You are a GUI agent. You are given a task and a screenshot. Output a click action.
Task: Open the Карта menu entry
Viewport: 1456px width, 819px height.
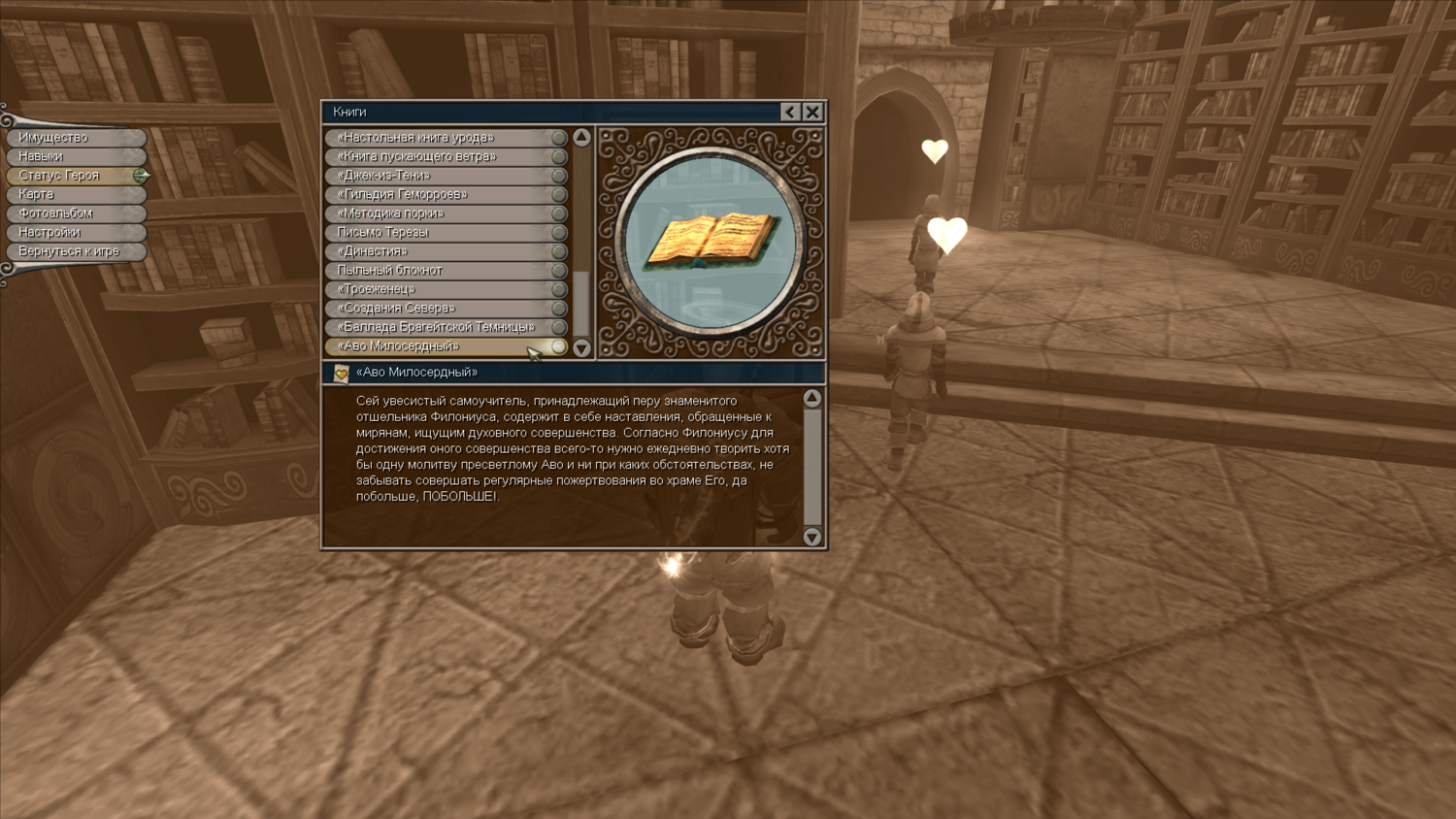point(76,194)
